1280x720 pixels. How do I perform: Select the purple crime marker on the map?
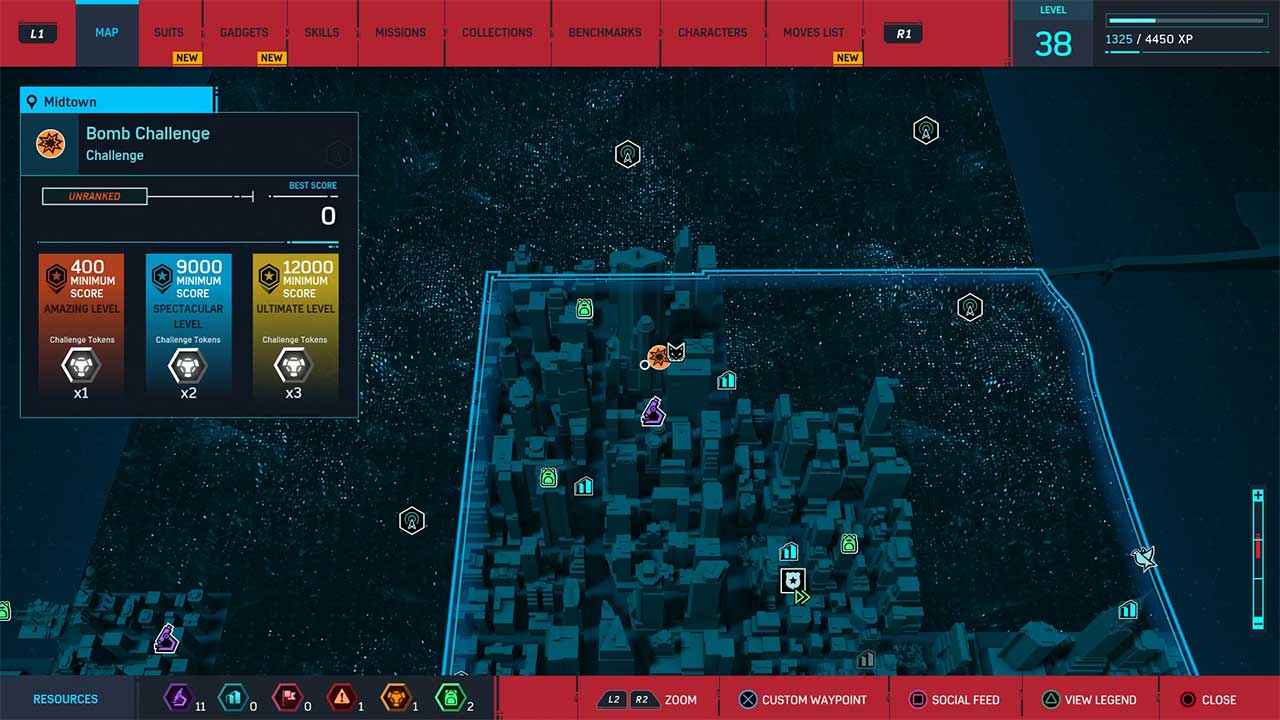pyautogui.click(x=651, y=412)
